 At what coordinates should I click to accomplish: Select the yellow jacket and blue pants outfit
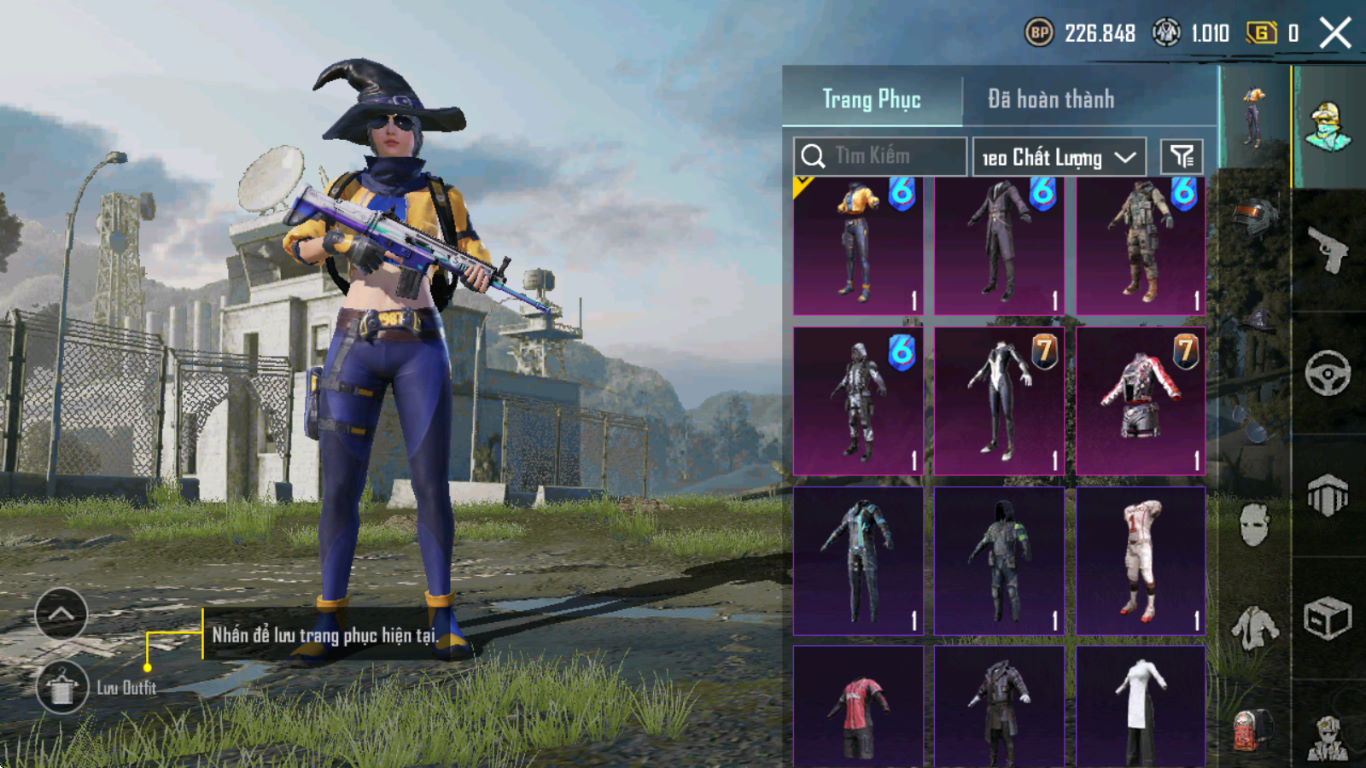858,246
